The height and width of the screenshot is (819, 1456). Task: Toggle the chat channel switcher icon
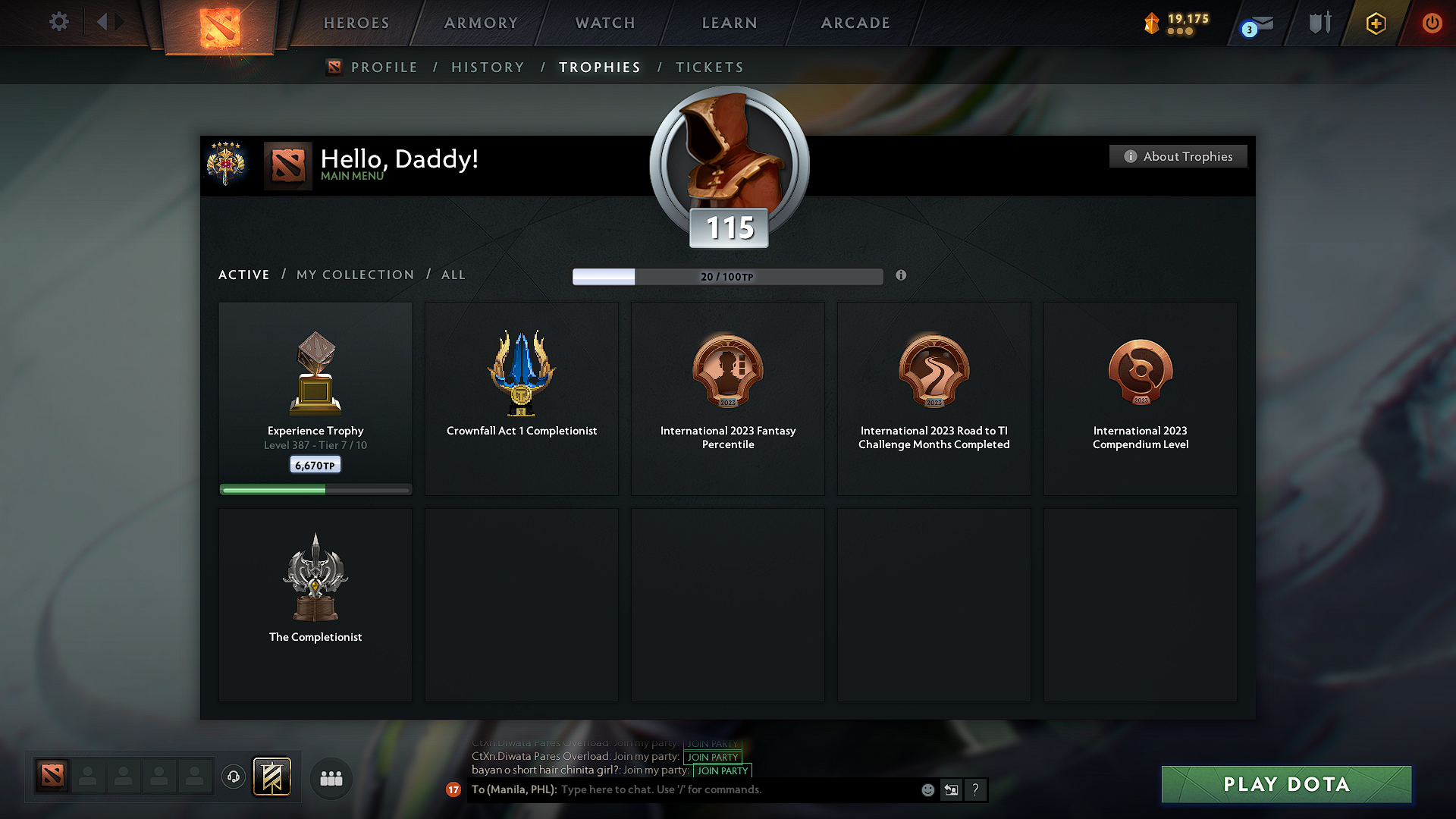point(952,789)
